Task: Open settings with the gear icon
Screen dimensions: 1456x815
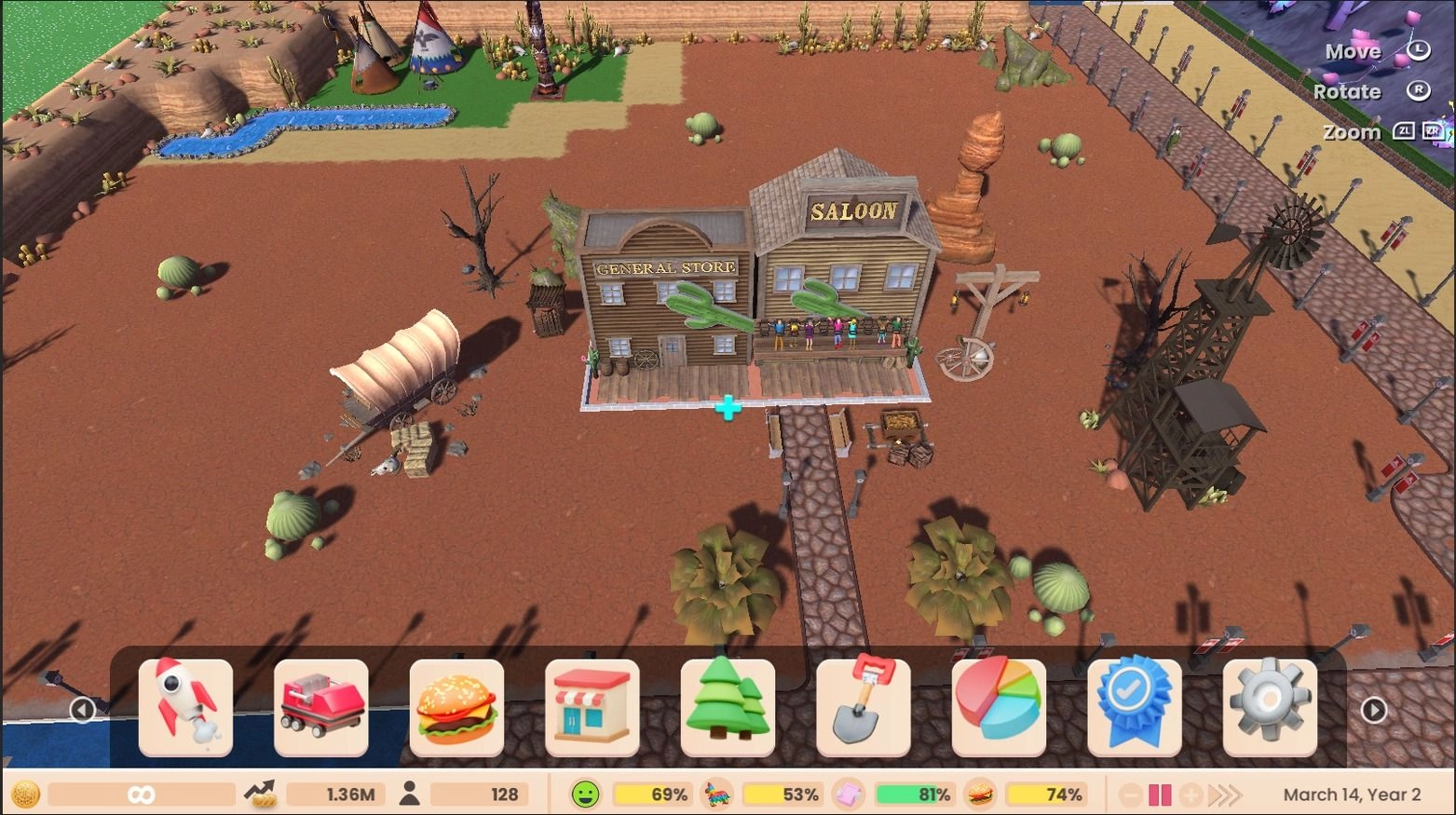Action: [x=1270, y=706]
